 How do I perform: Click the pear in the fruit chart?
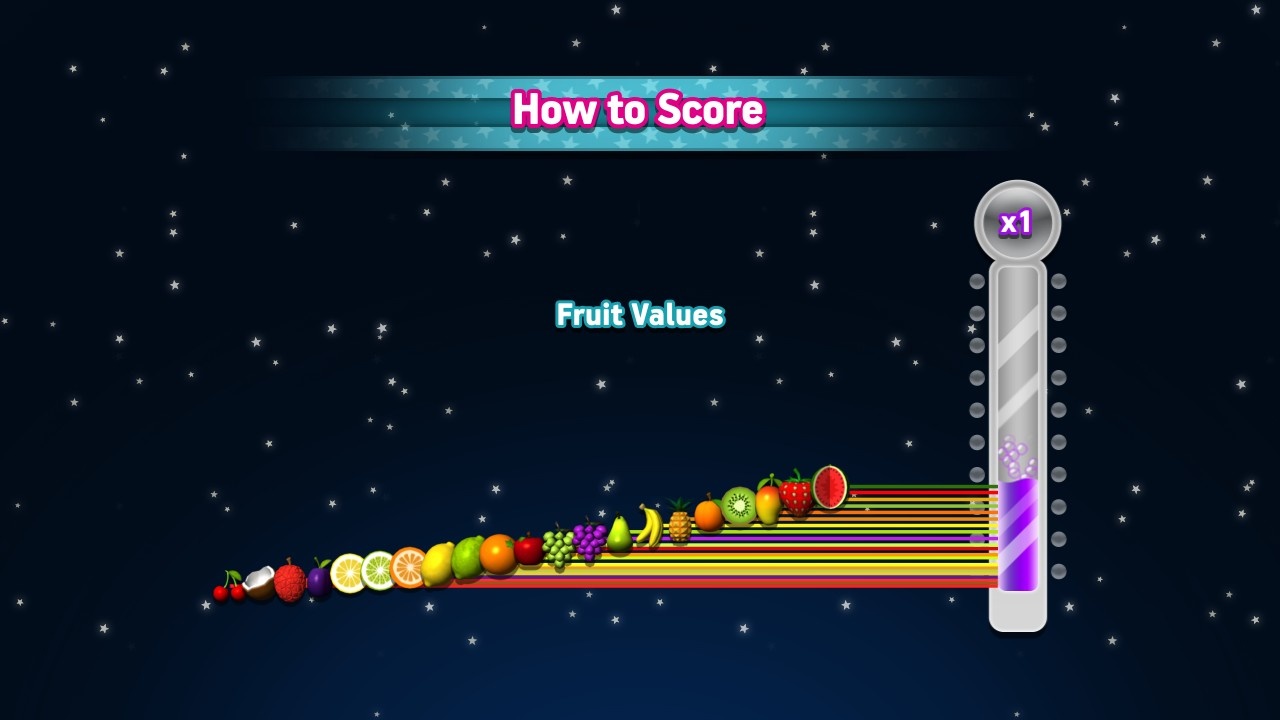[x=619, y=538]
